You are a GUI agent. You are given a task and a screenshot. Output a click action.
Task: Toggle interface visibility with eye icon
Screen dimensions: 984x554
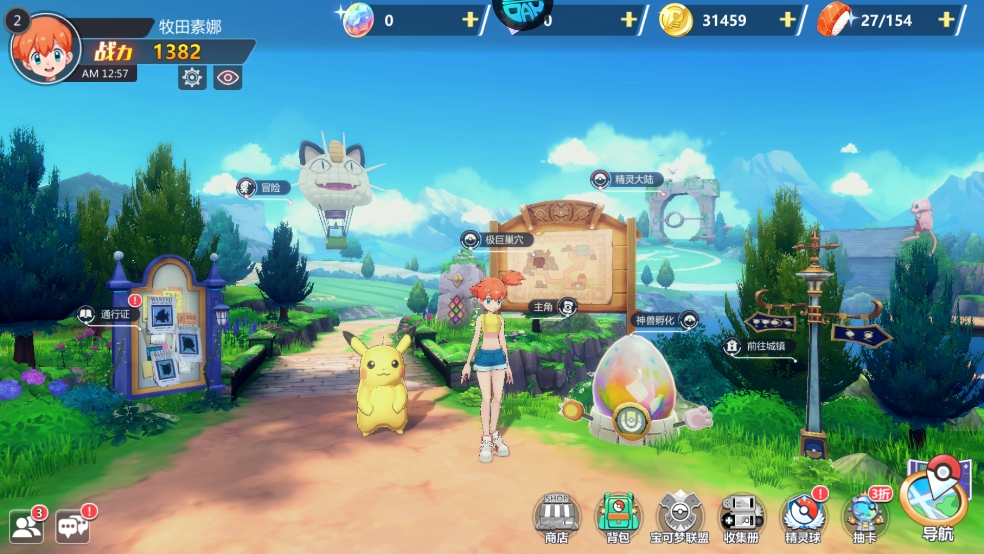click(228, 77)
